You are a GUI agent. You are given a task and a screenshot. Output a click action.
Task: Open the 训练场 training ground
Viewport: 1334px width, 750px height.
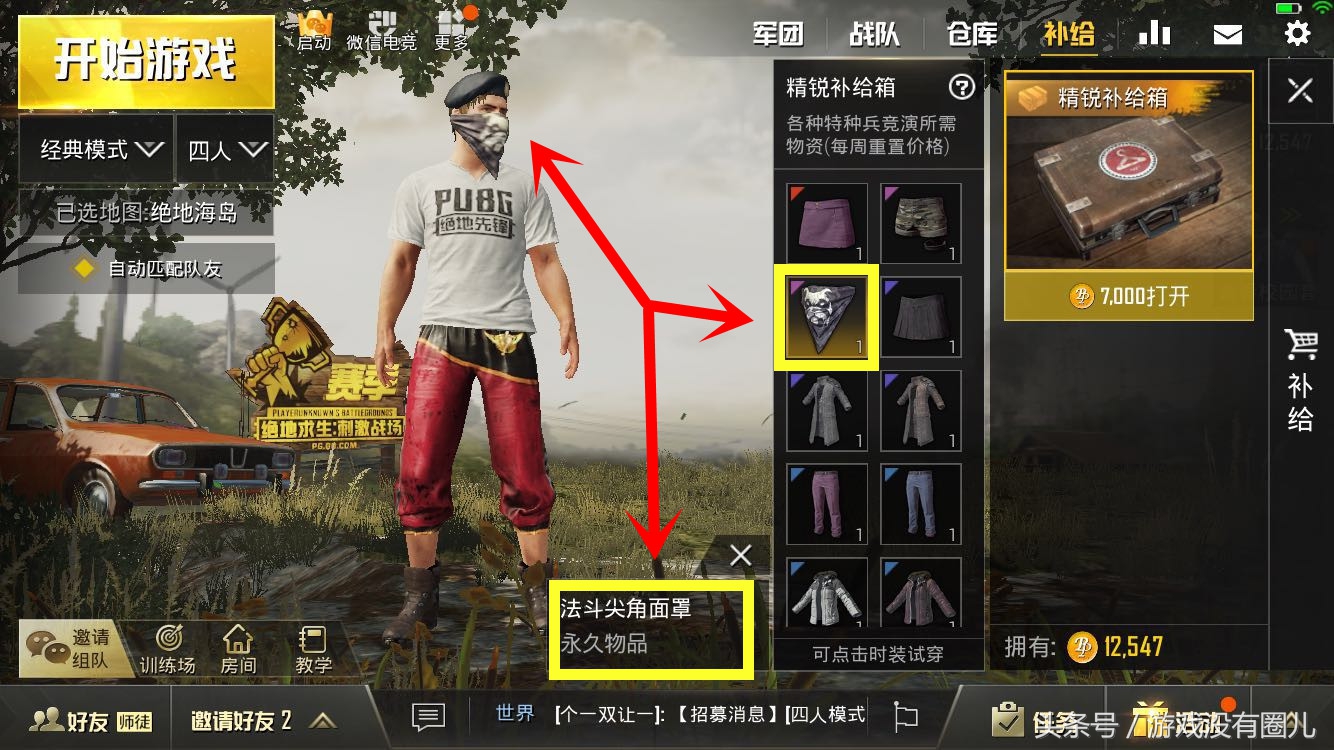pyautogui.click(x=169, y=648)
